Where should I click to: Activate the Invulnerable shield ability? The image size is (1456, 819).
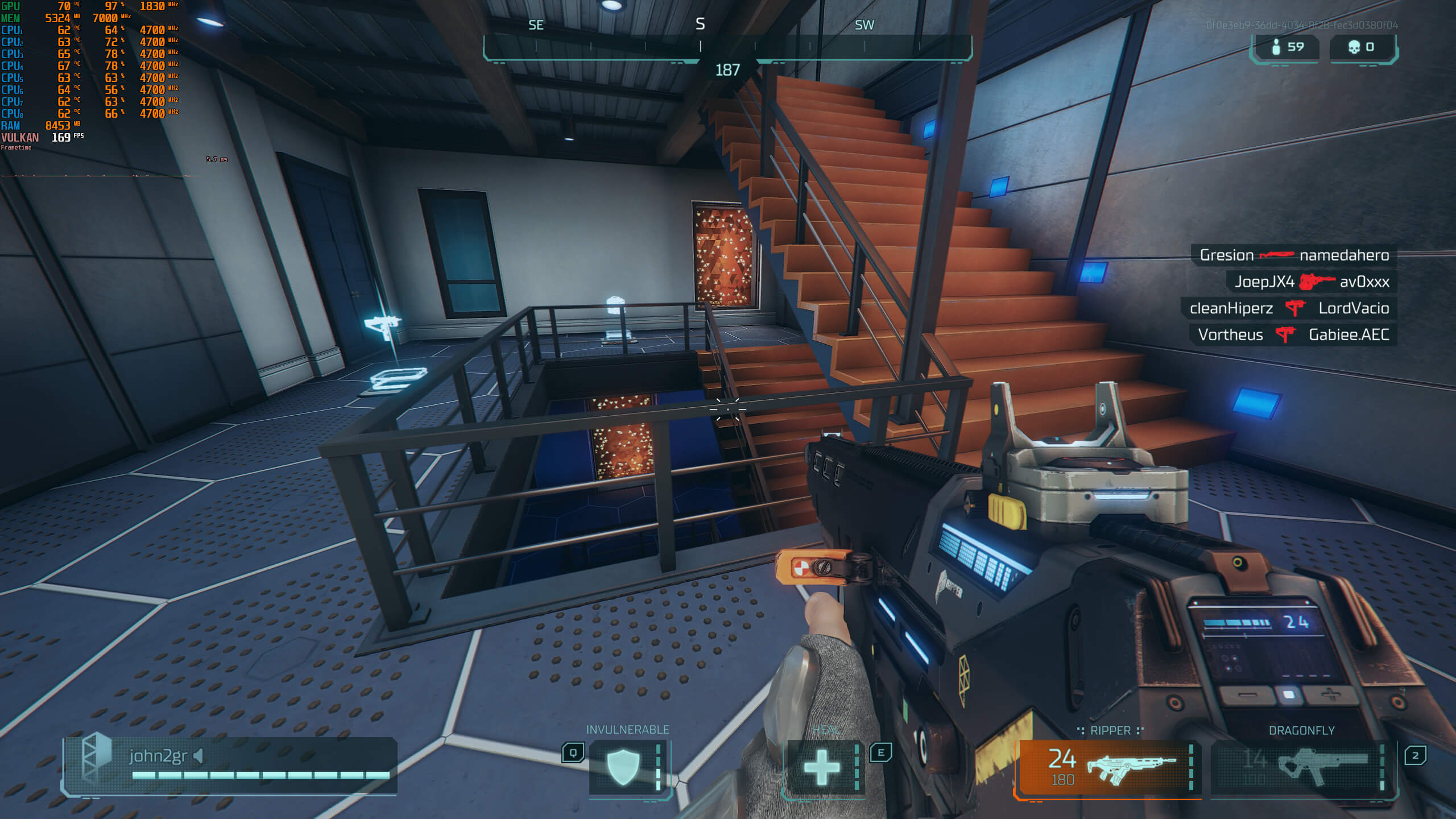click(624, 767)
